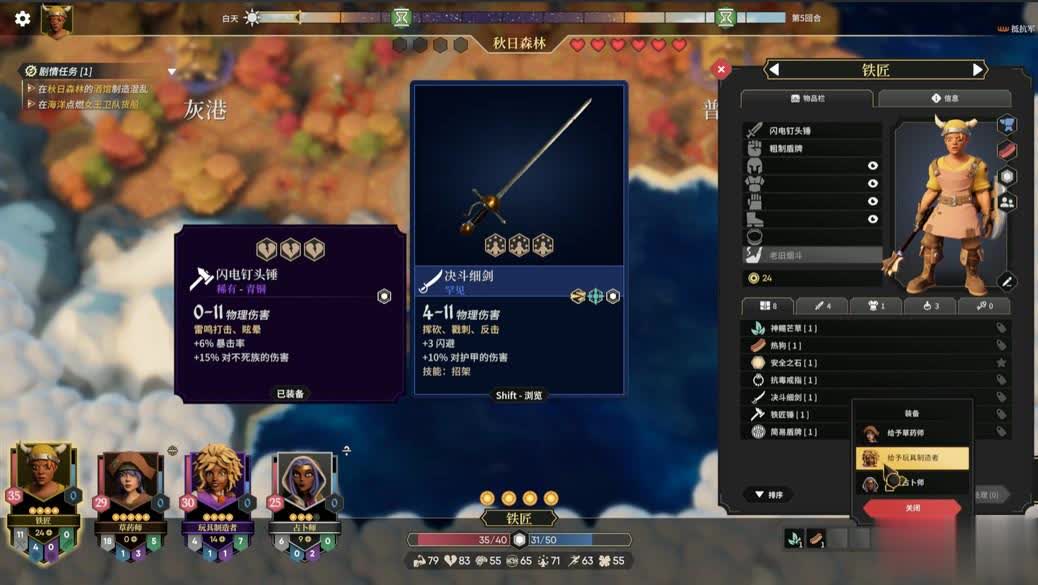Image resolution: width=1038 pixels, height=585 pixels.
Task: Open the gear settings menu
Action: point(22,18)
